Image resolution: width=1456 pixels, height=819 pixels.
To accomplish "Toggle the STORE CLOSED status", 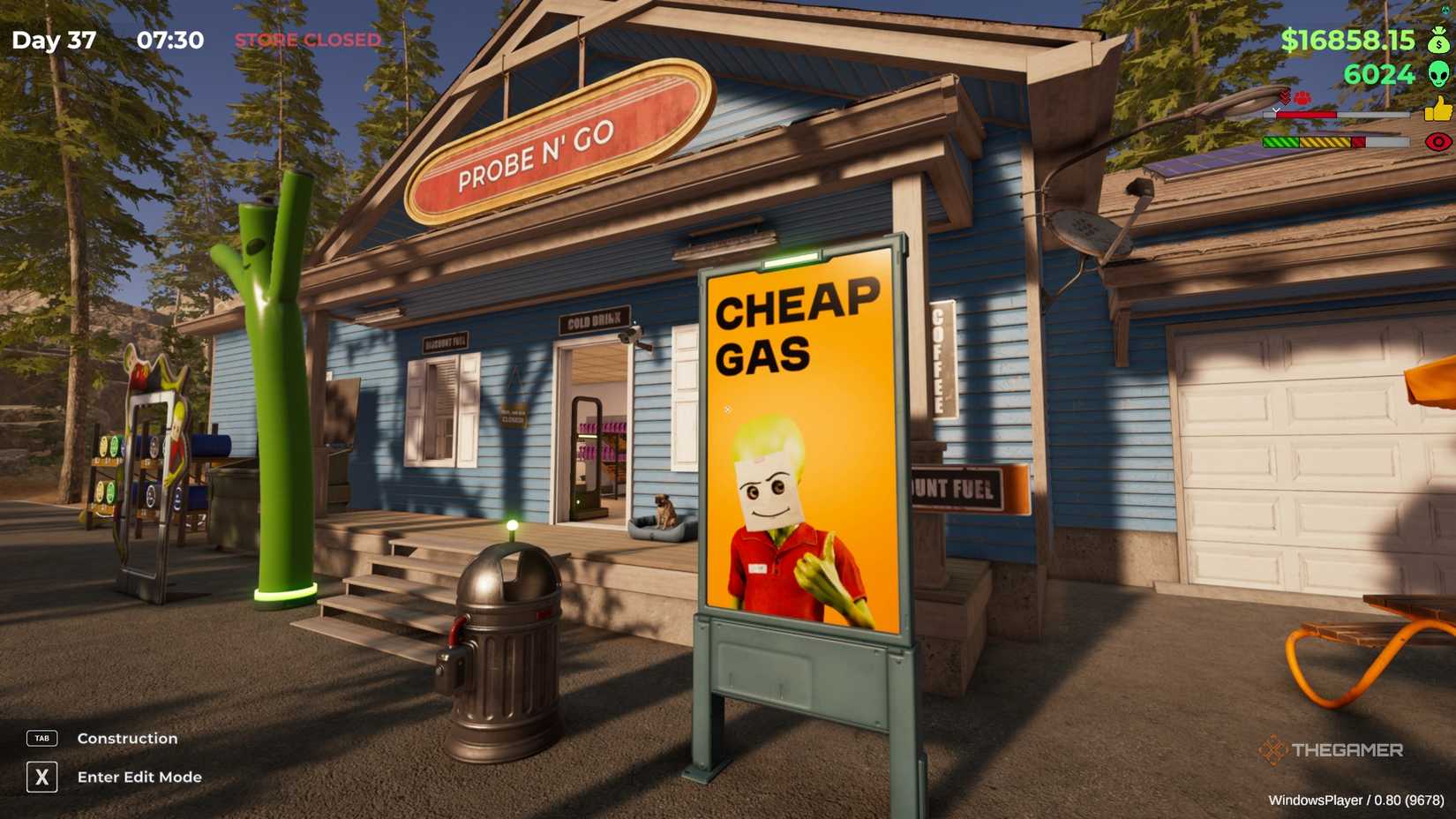I will [307, 40].
